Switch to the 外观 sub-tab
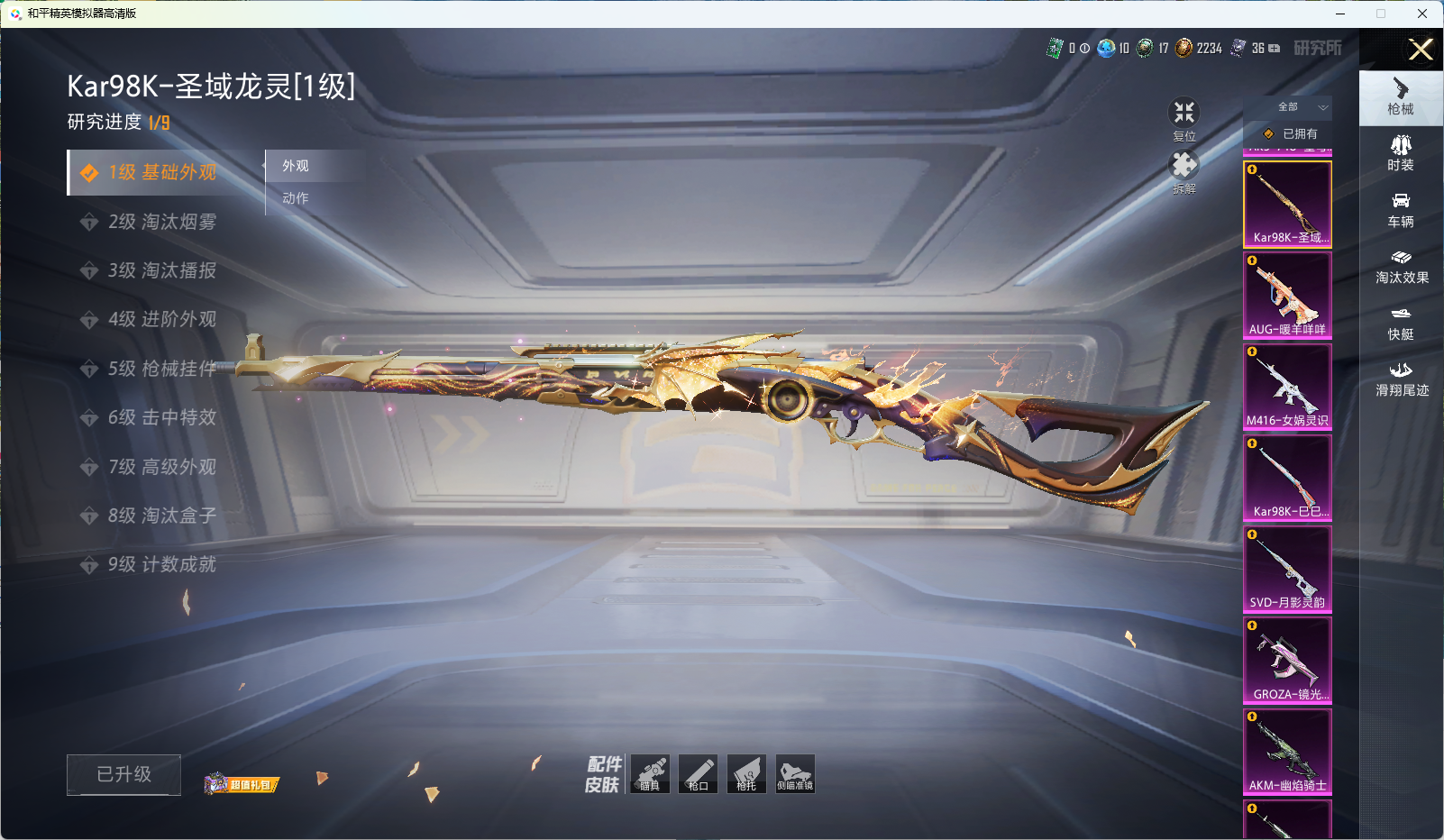 [296, 166]
